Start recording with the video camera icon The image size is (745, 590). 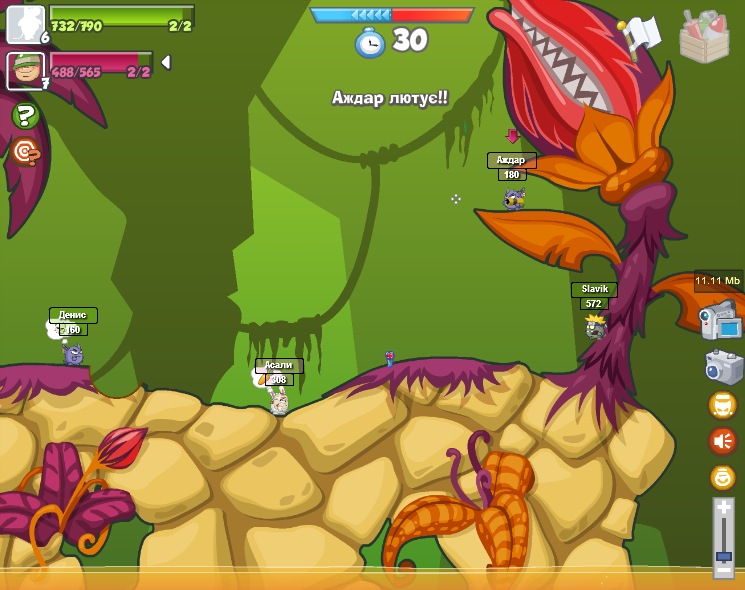721,320
